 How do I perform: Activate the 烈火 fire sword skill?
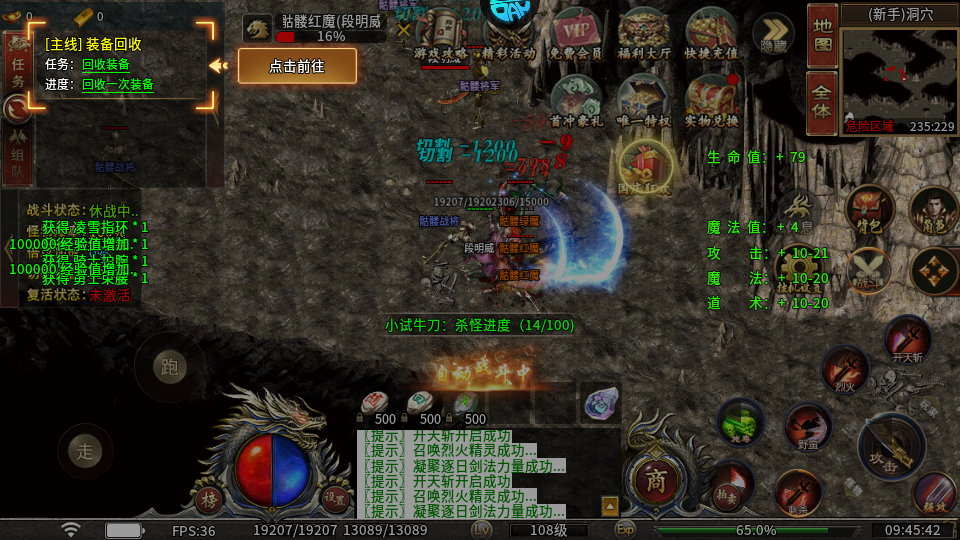tap(845, 369)
